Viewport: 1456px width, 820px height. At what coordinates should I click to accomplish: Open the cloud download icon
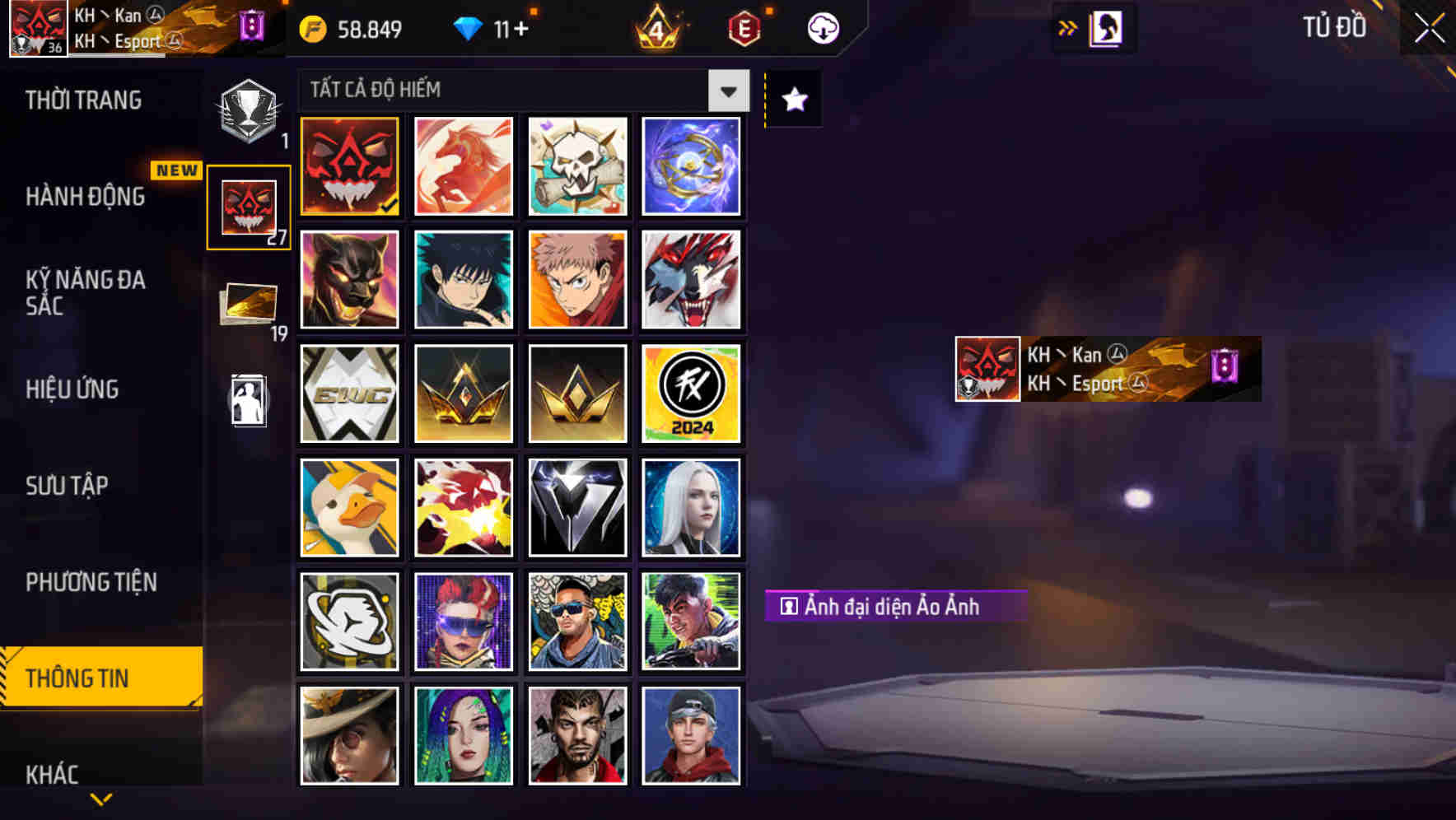click(821, 28)
